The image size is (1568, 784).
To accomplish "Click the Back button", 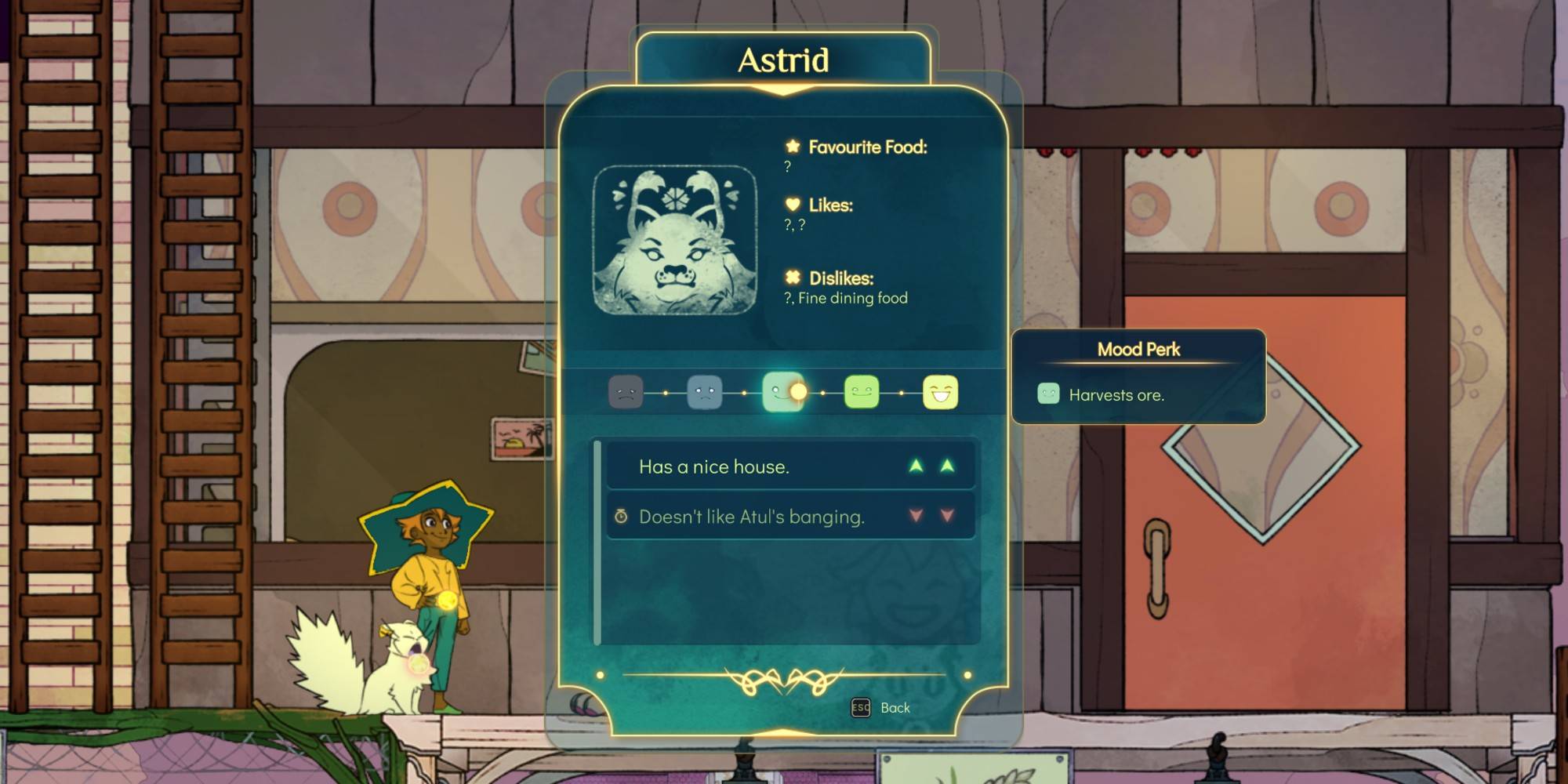I will 881,708.
